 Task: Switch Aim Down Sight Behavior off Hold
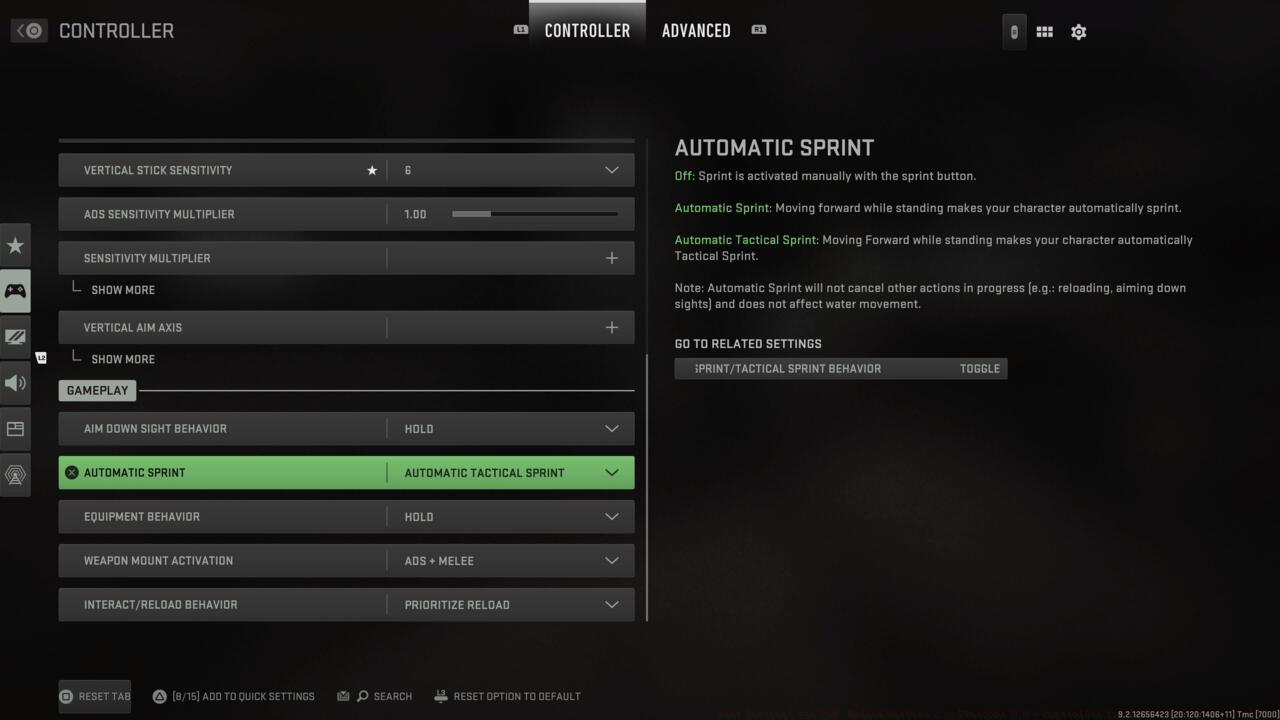pos(510,428)
